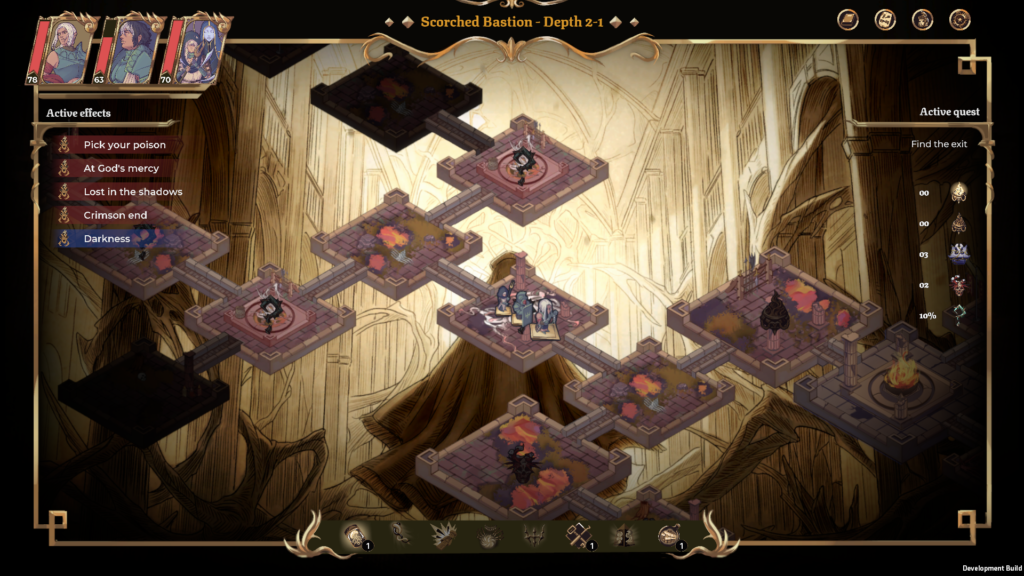Select the blue-hooded hero portrait with 70 health
The width and height of the screenshot is (1024, 576).
click(194, 48)
